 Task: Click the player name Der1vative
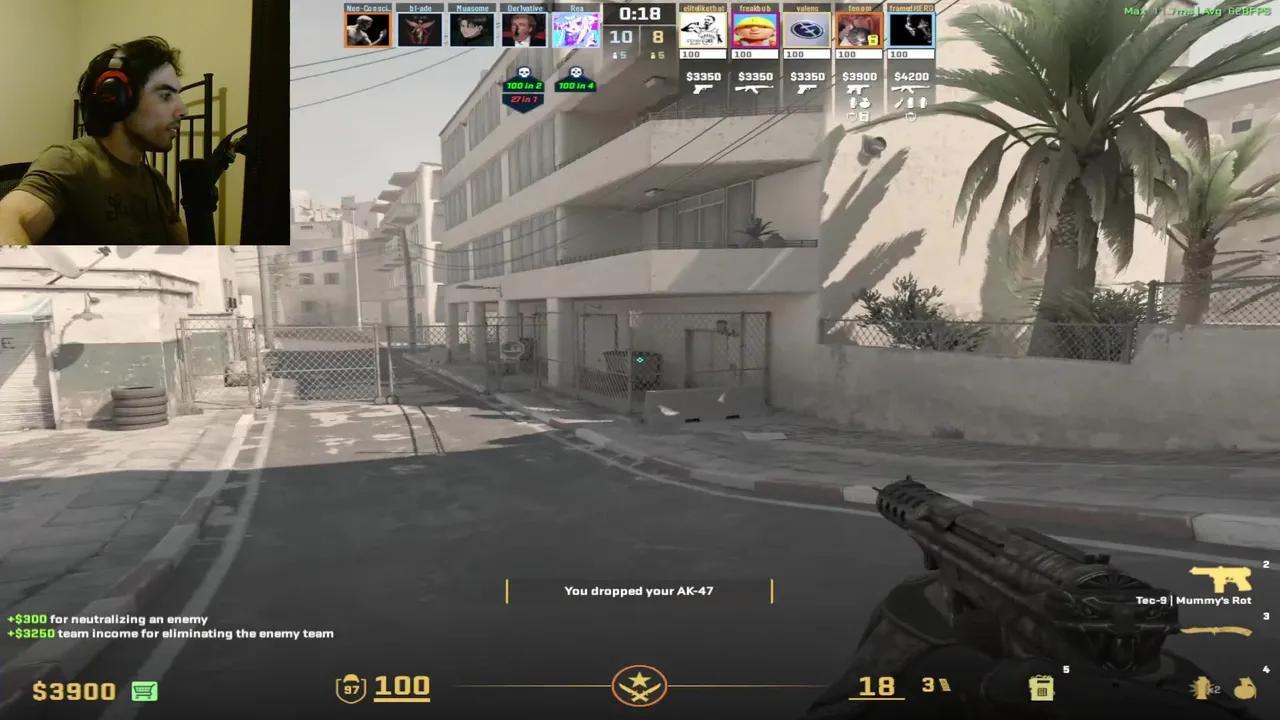click(524, 8)
